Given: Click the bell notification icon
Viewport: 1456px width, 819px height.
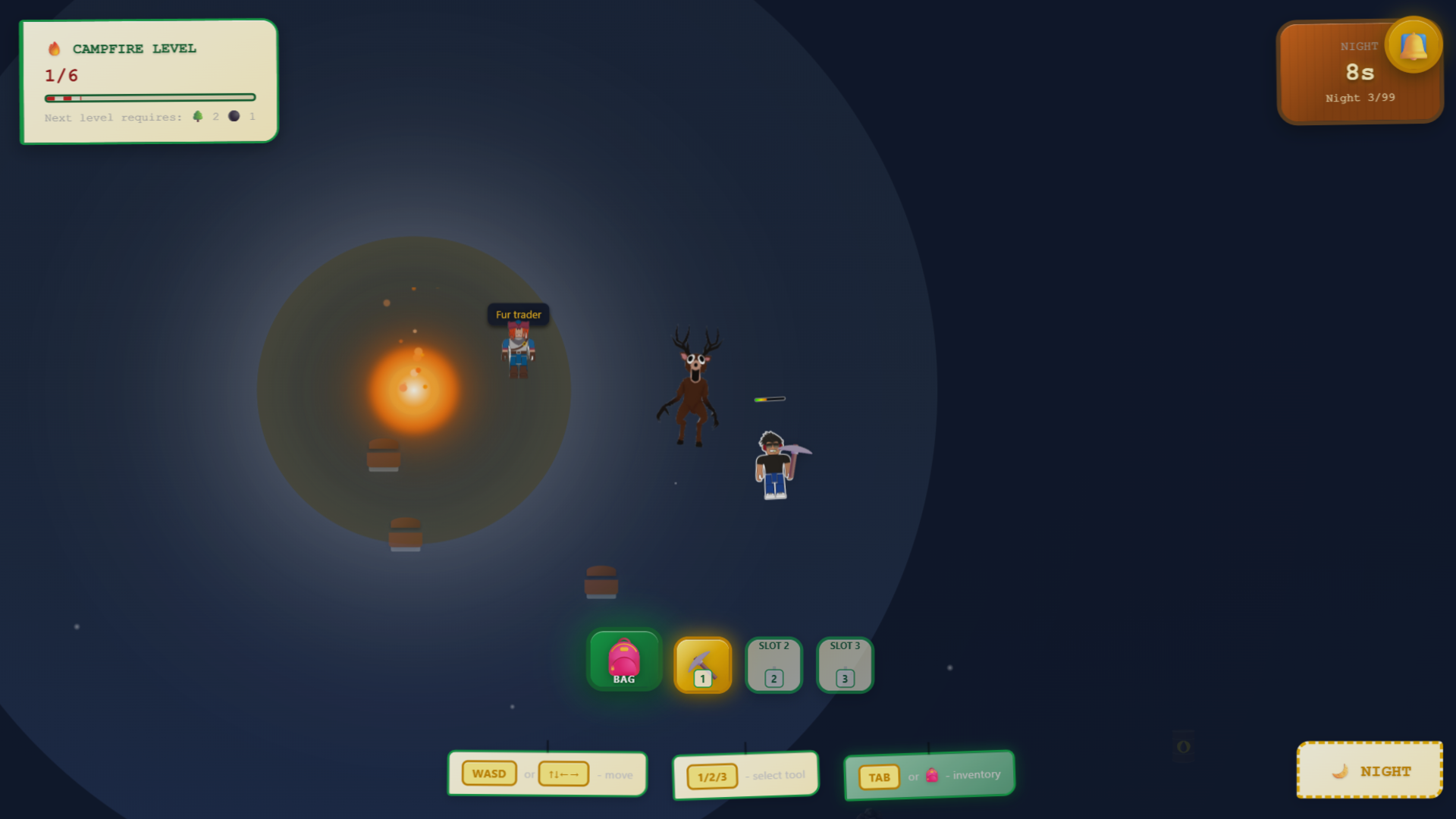Looking at the screenshot, I should coord(1414,44).
